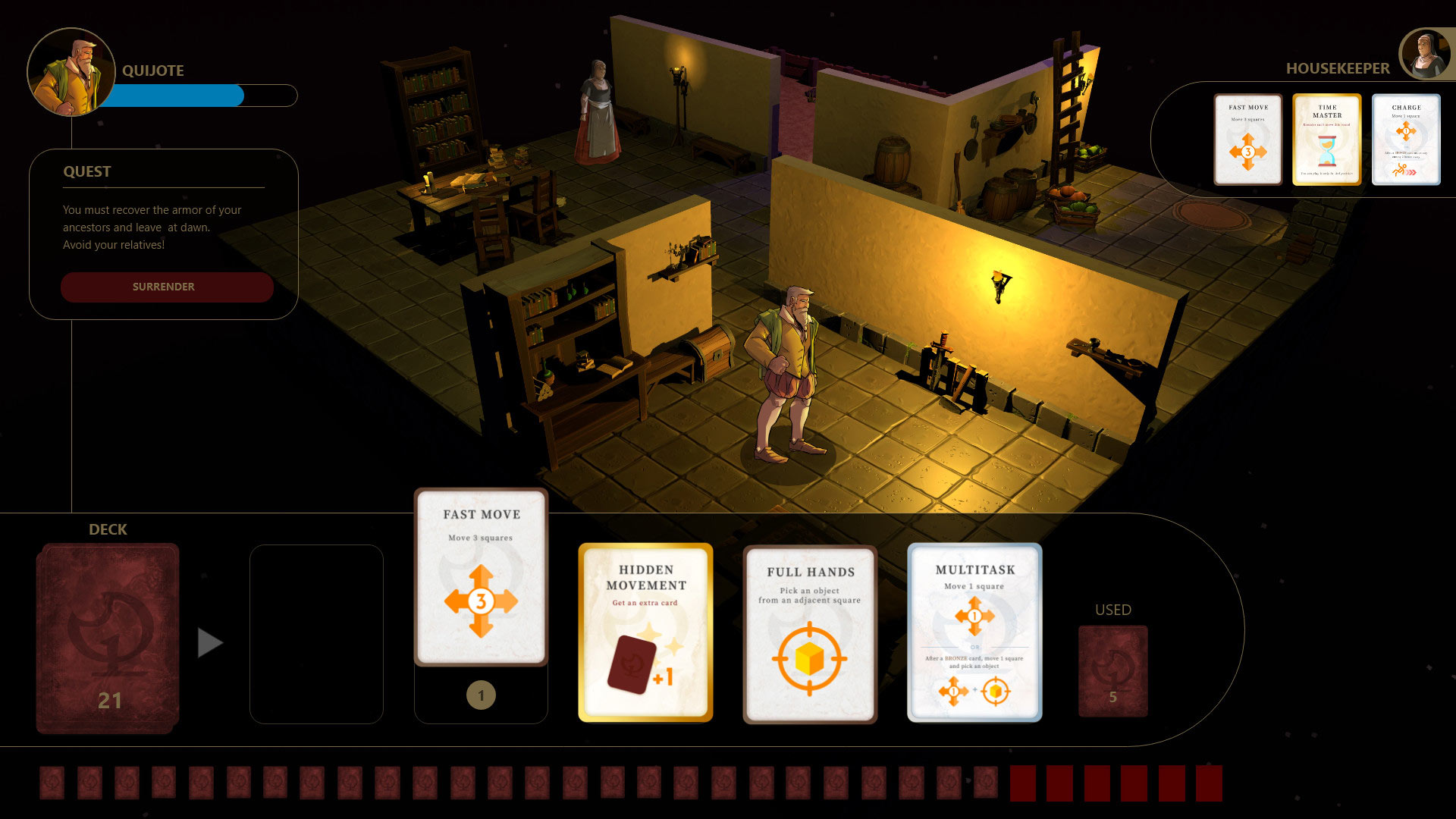This screenshot has height=819, width=1456.
Task: Choose the Full Hands card
Action: point(810,634)
